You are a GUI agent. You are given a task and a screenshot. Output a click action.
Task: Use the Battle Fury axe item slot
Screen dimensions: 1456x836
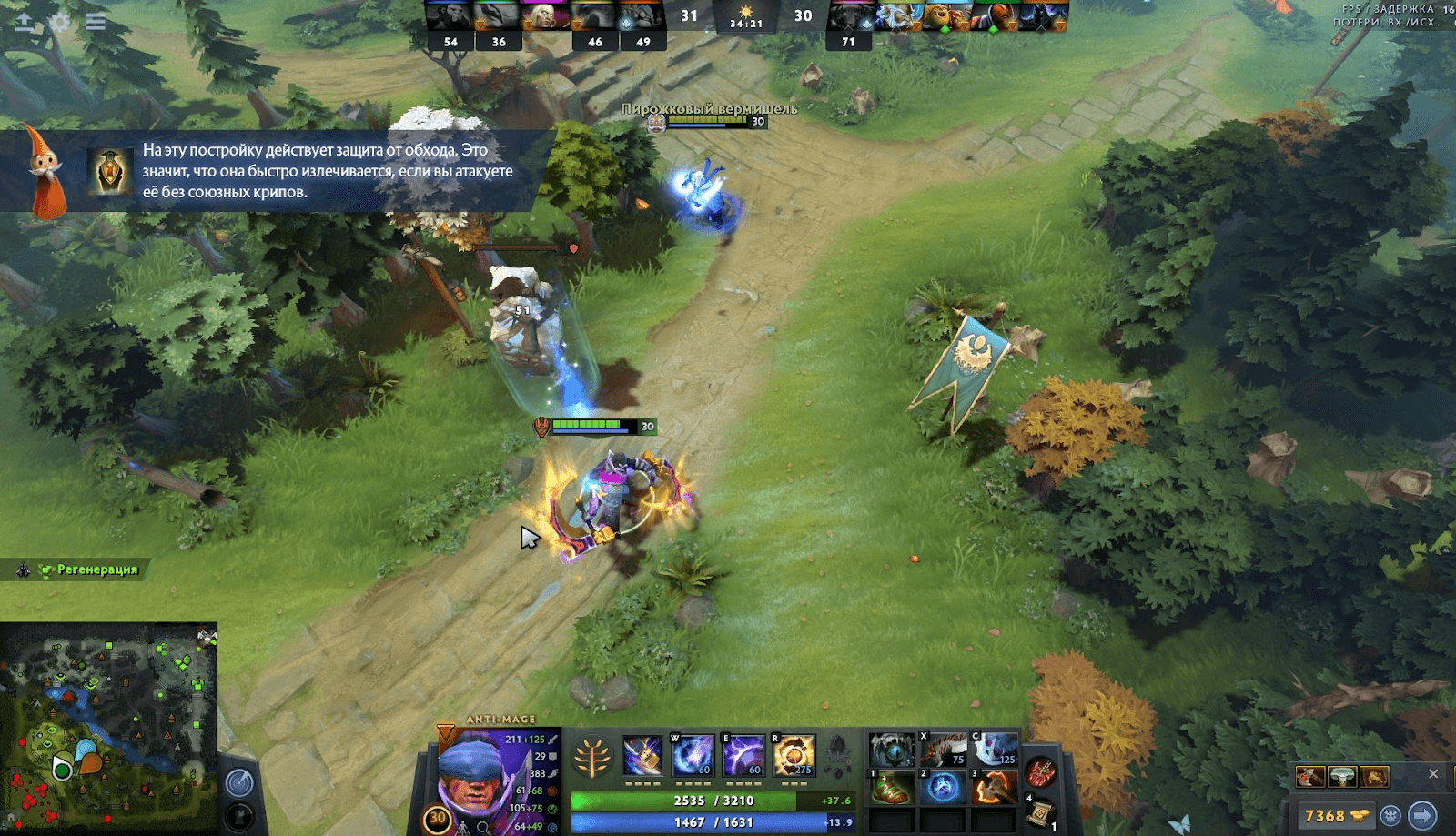coord(995,788)
